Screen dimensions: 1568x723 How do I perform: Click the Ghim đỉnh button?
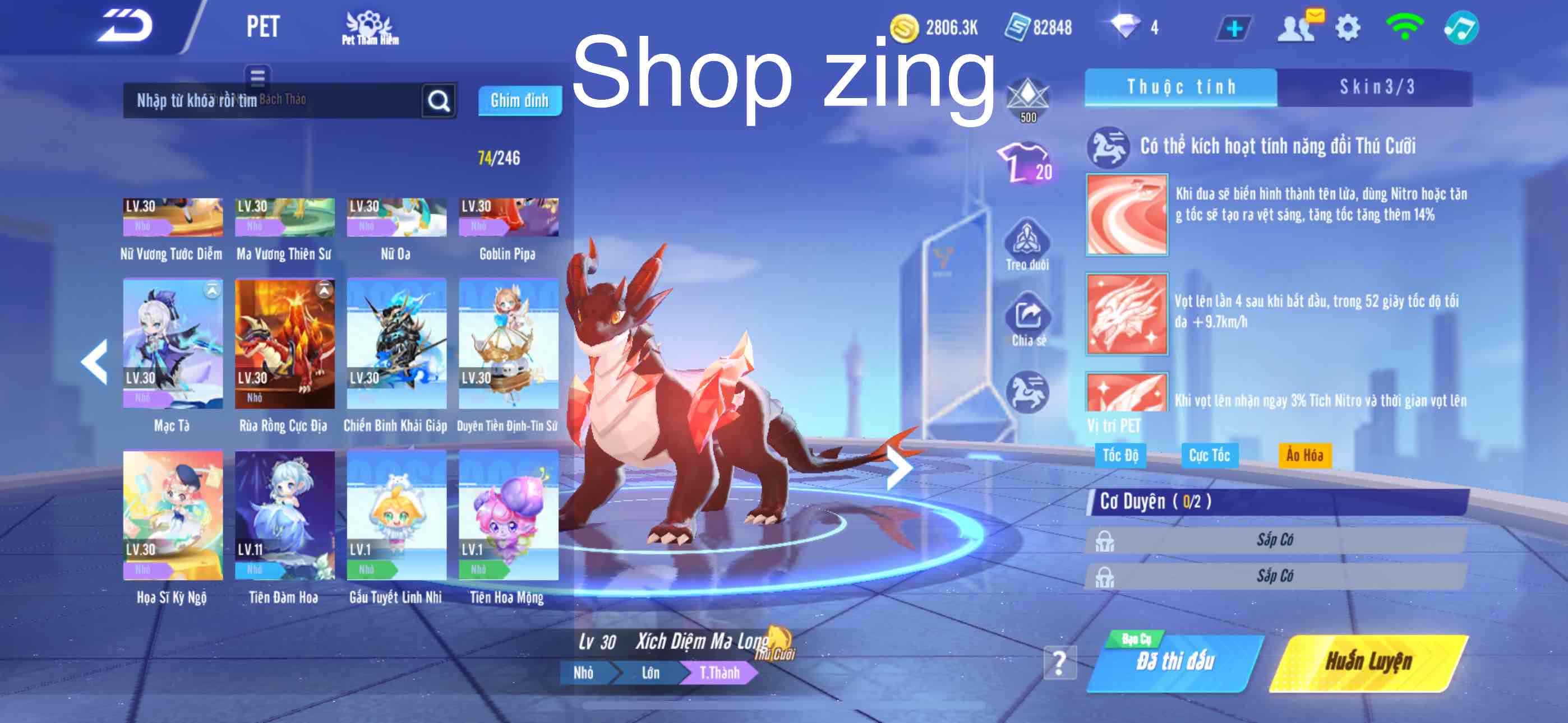(520, 100)
